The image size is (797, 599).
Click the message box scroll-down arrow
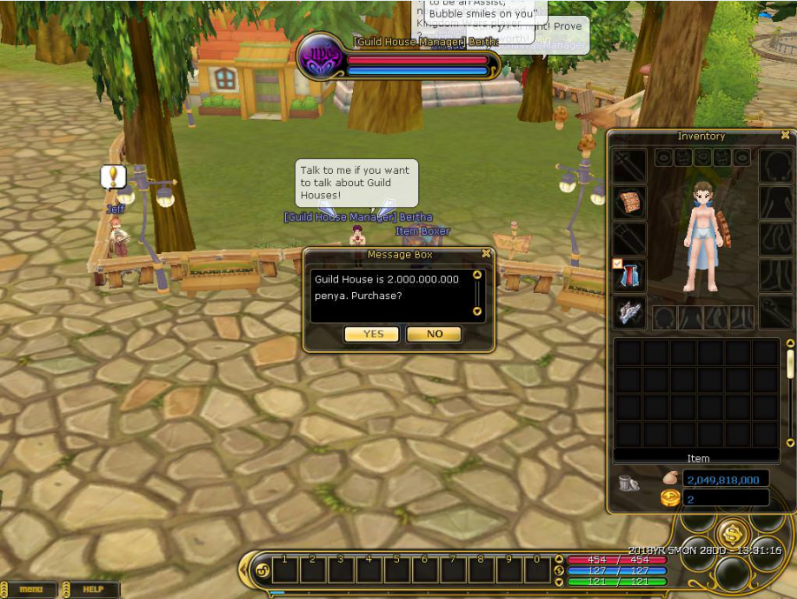tap(477, 311)
